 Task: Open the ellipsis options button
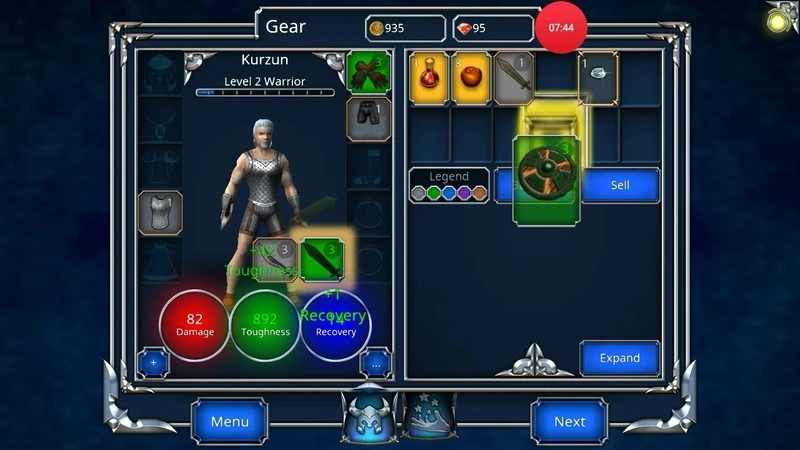pos(375,363)
